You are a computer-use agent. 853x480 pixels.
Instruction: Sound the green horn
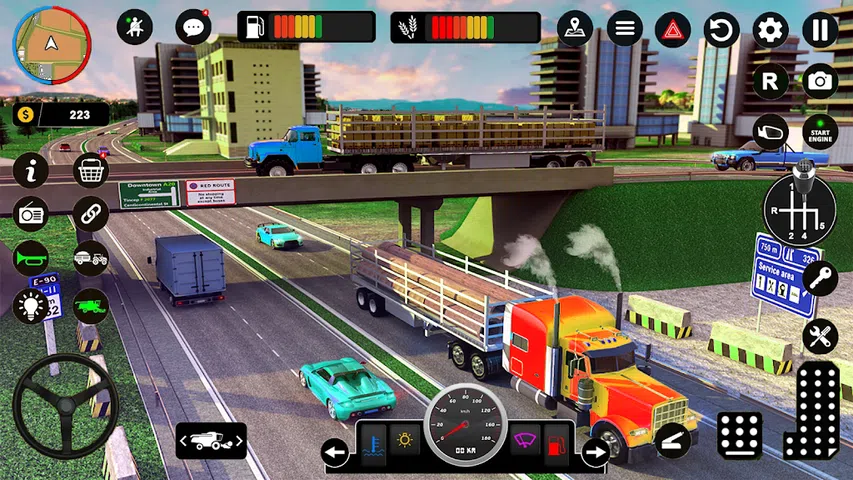pyautogui.click(x=31, y=258)
